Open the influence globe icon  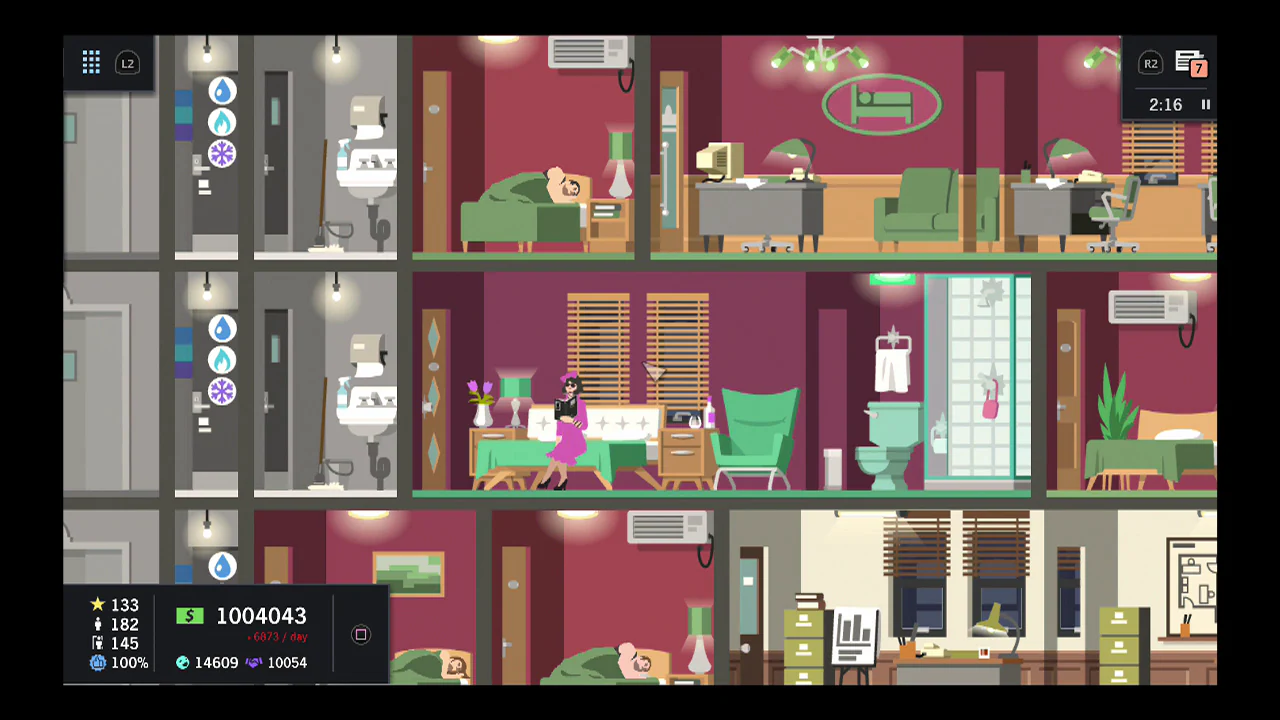(x=184, y=662)
